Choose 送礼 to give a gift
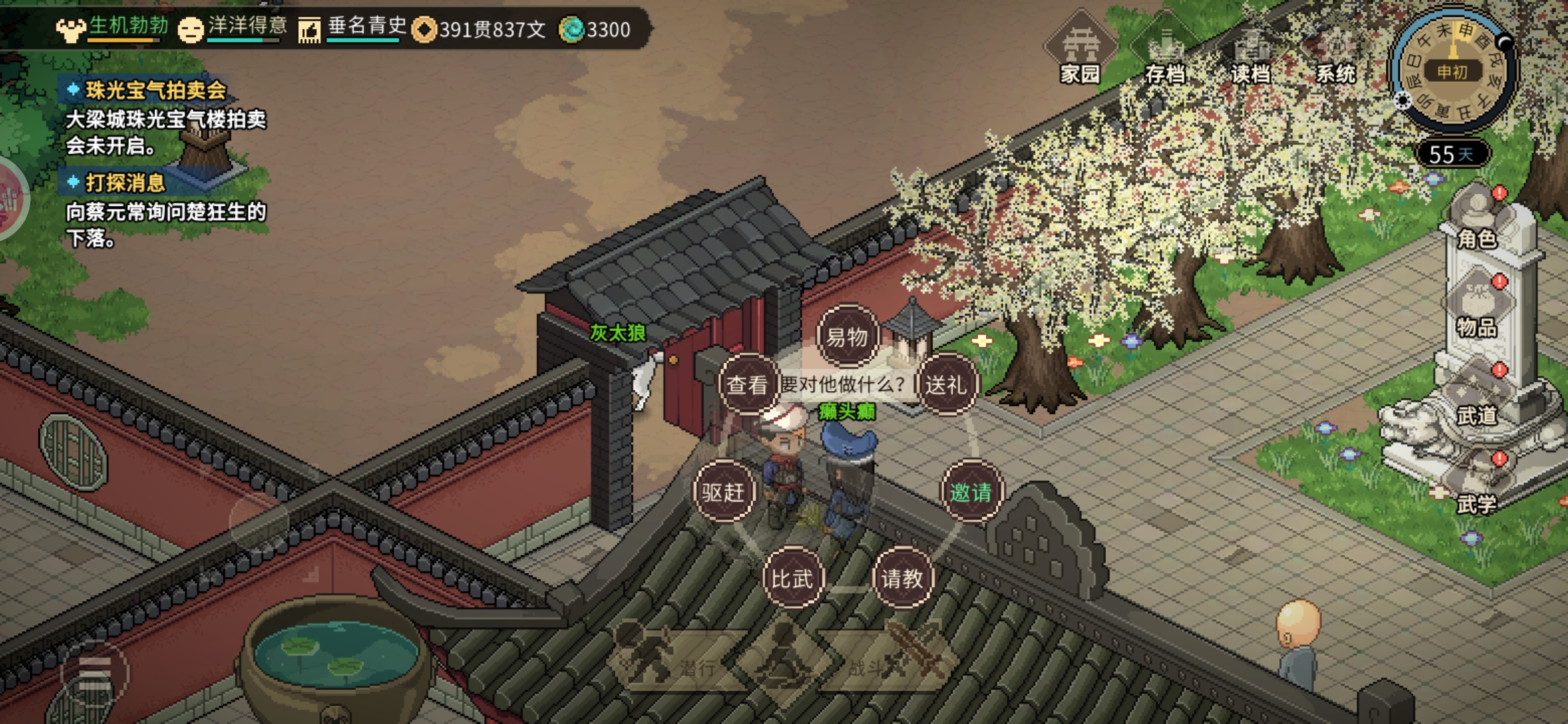The image size is (1568, 724). 945,384
